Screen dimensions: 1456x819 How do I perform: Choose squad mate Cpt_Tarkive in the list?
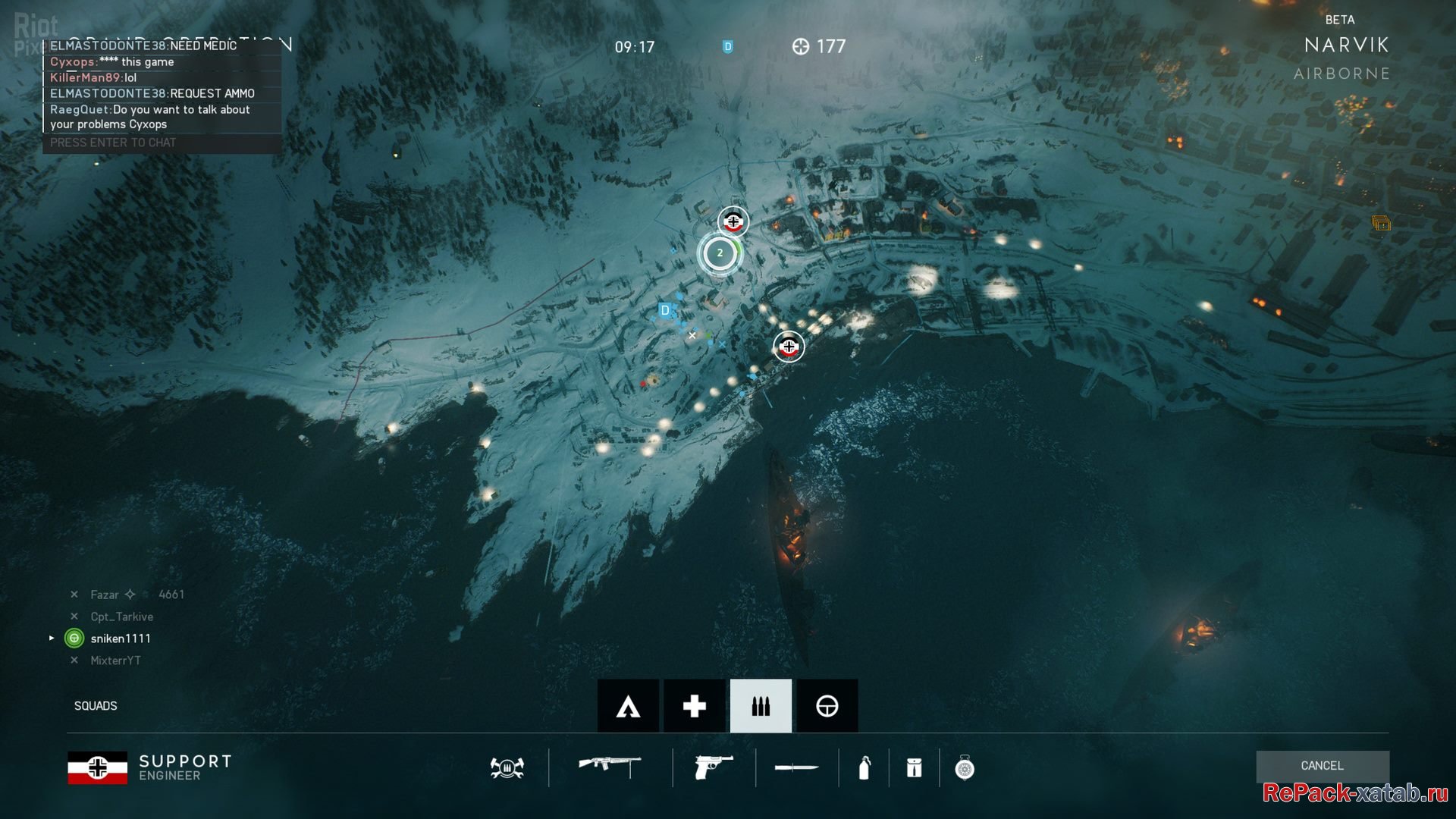click(121, 617)
